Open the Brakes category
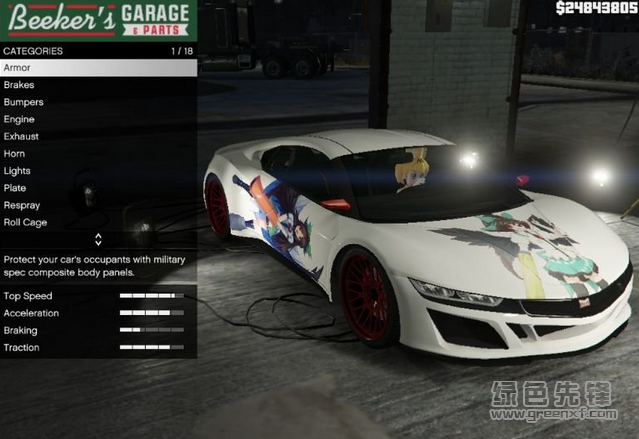This screenshot has height=439, width=639. point(98,85)
